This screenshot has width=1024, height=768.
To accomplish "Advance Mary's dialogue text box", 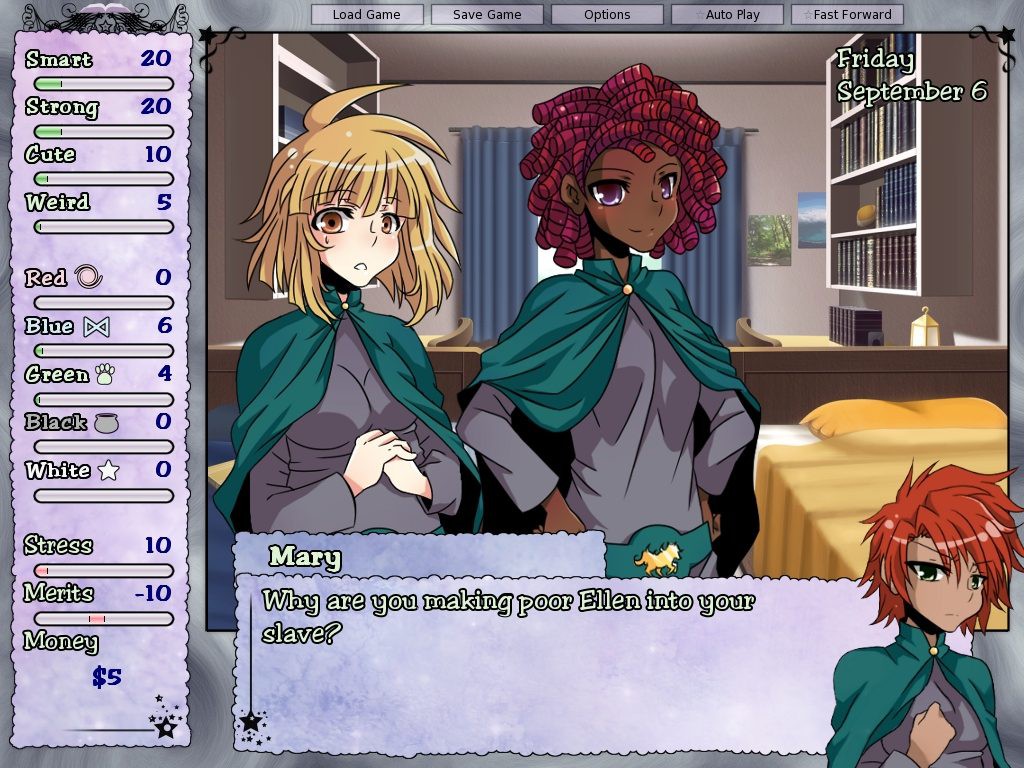I will click(x=540, y=660).
